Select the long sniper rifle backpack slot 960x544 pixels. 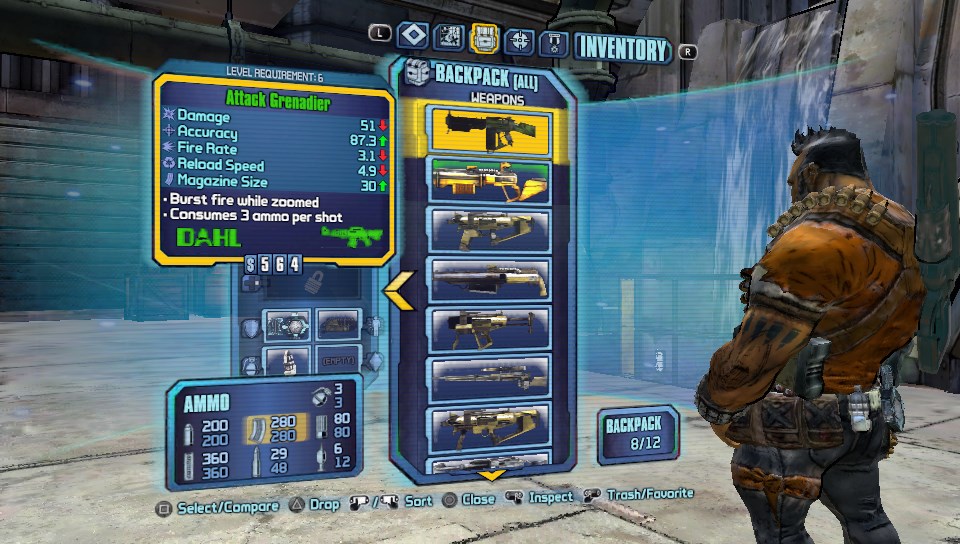[489, 378]
